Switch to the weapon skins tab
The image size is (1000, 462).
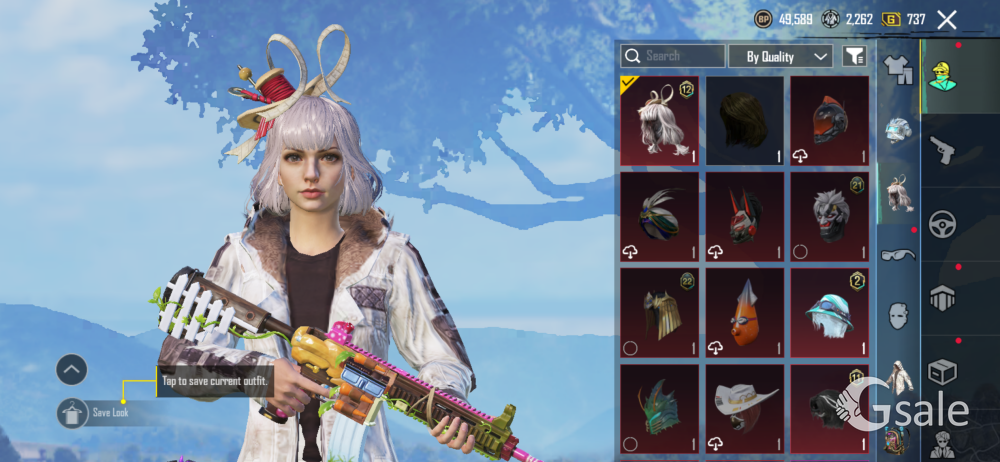pyautogui.click(x=943, y=150)
